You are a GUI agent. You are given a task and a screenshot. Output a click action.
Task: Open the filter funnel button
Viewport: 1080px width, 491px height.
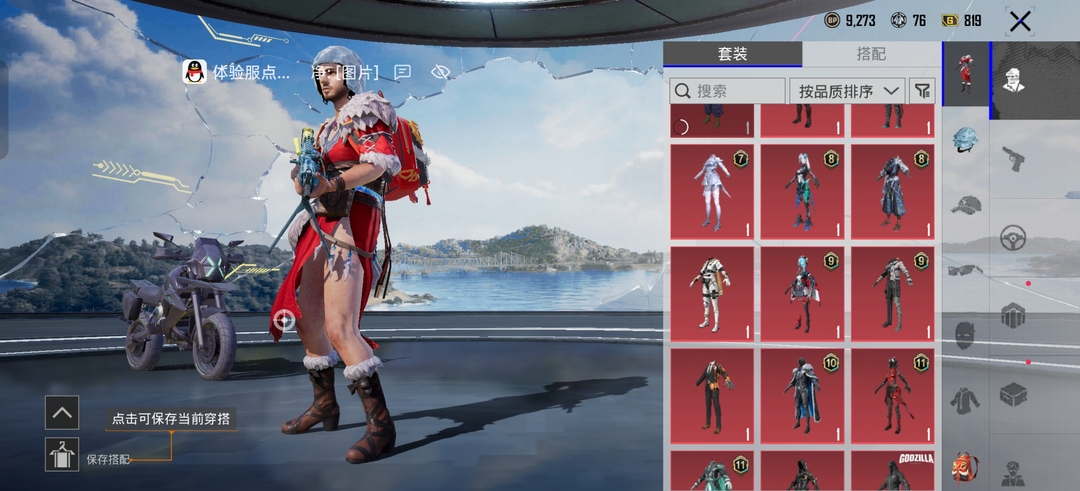[922, 91]
